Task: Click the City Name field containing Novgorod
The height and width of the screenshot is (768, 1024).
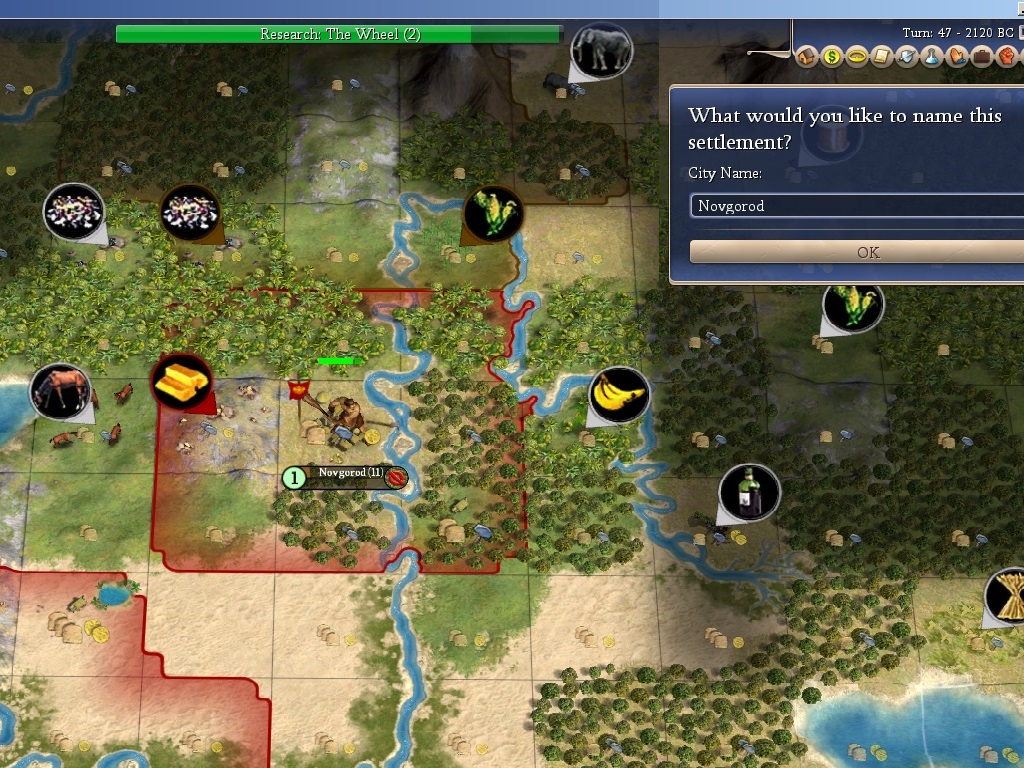Action: (x=857, y=206)
